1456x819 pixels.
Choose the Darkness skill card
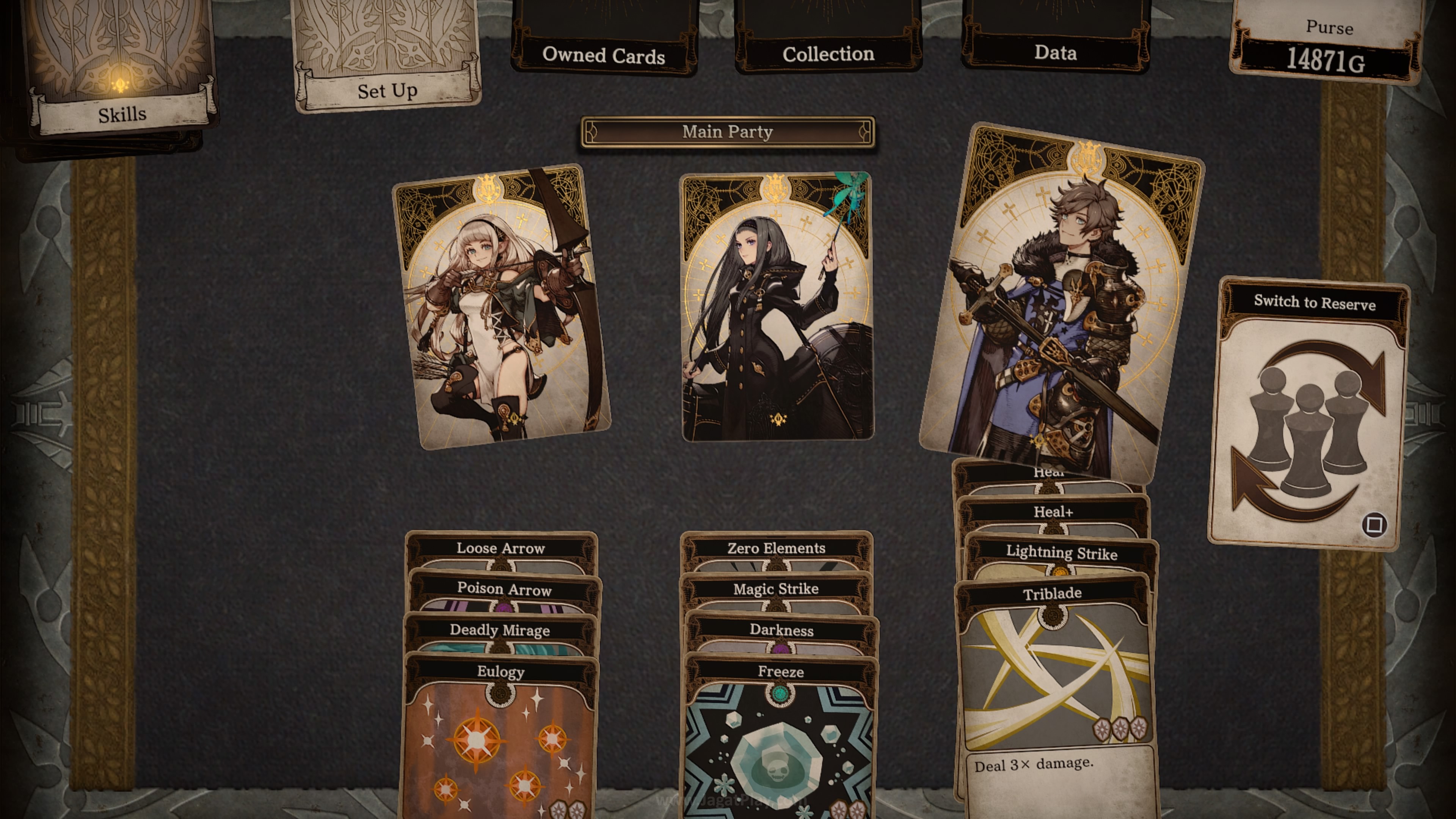point(781,630)
